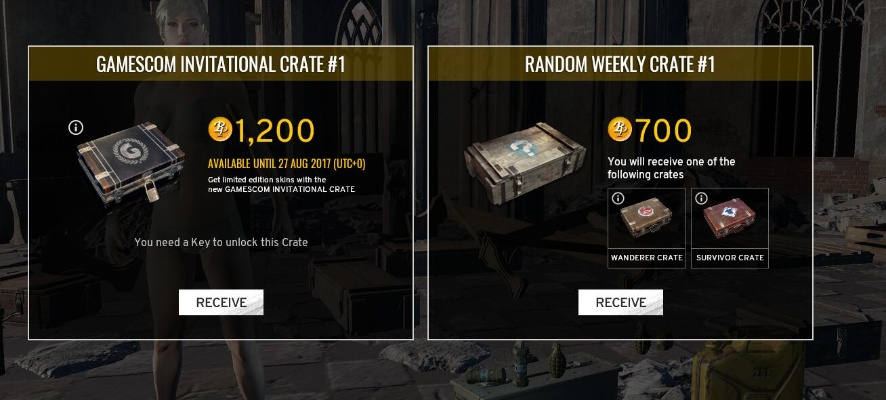Screen dimensions: 886x400
Task: Click the Gamescom Invitational Crate image
Action: coord(132,160)
